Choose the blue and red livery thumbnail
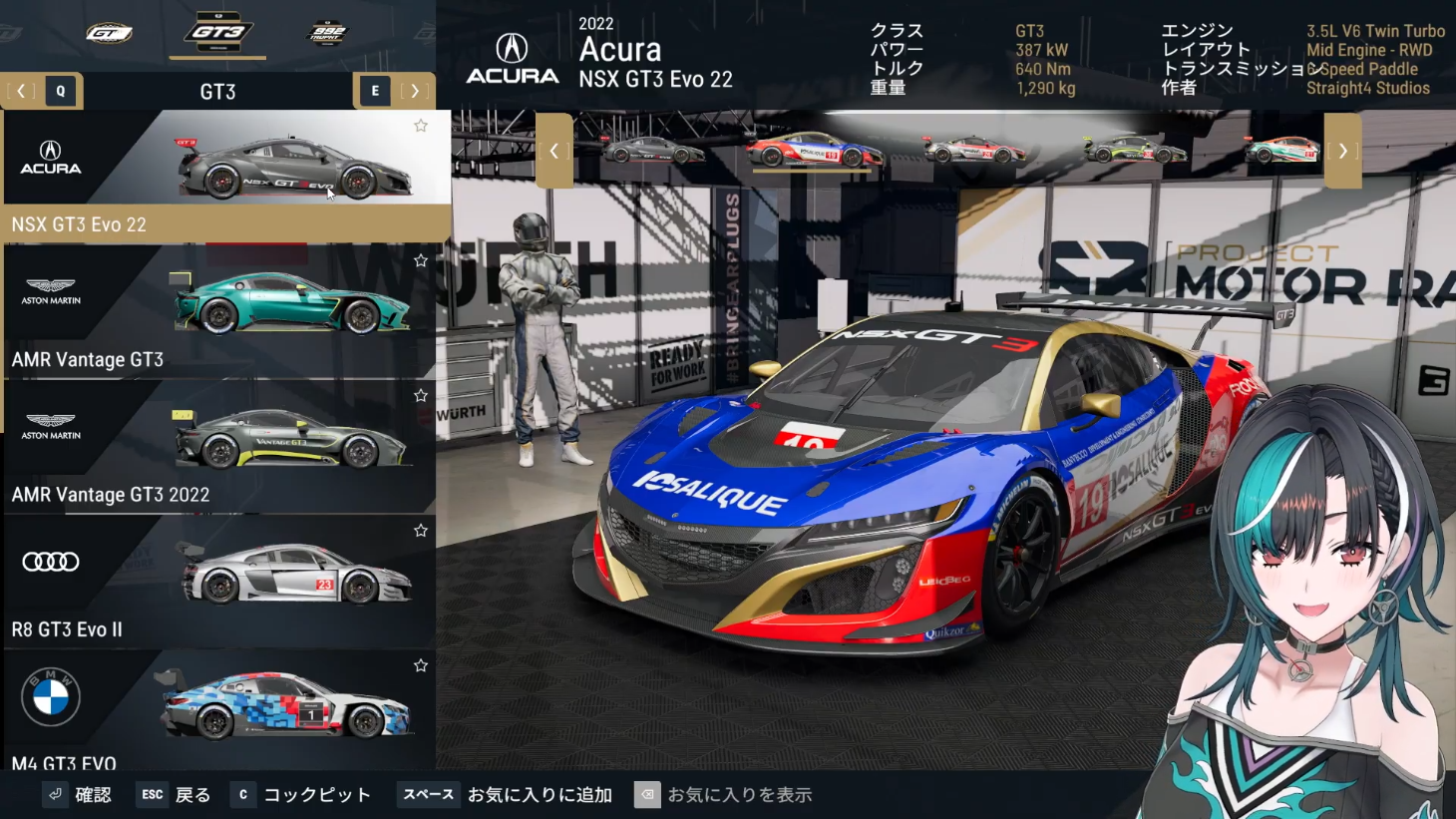The width and height of the screenshot is (1456, 819). click(x=814, y=152)
